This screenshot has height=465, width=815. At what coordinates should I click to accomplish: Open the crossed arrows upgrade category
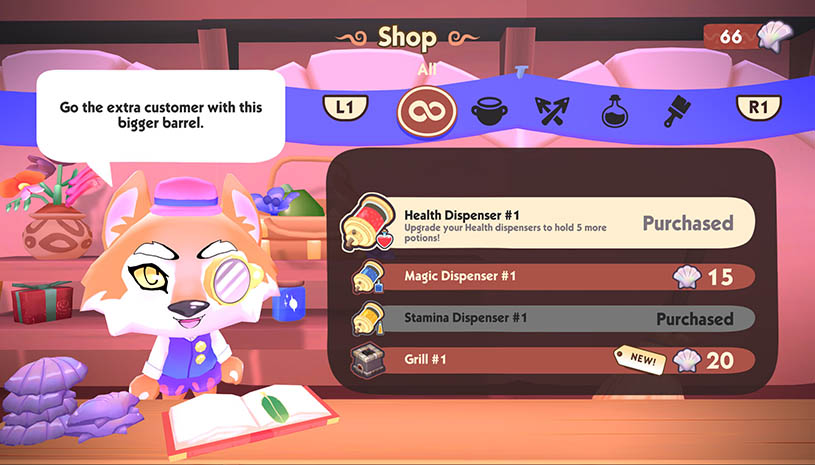pyautogui.click(x=551, y=110)
